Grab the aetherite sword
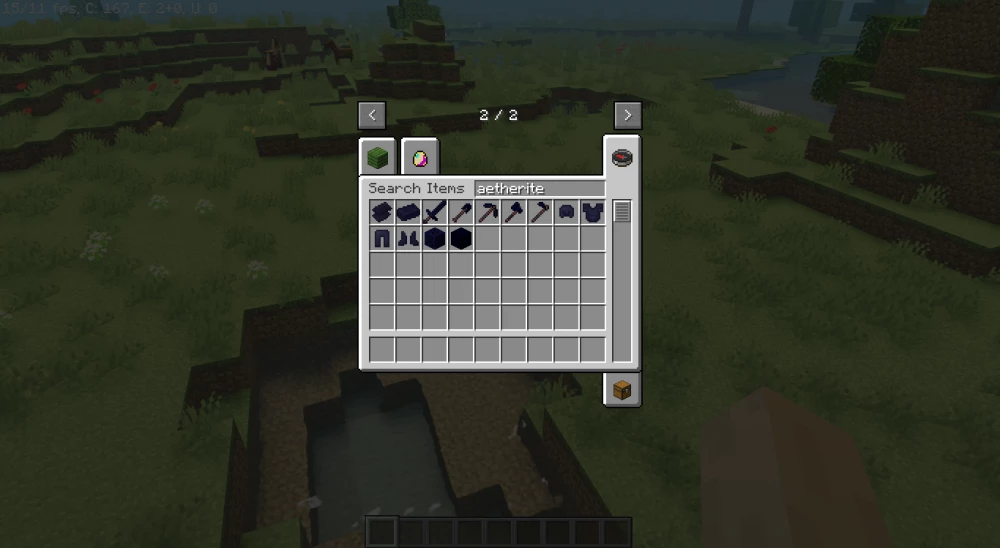1000x548 pixels. (434, 212)
